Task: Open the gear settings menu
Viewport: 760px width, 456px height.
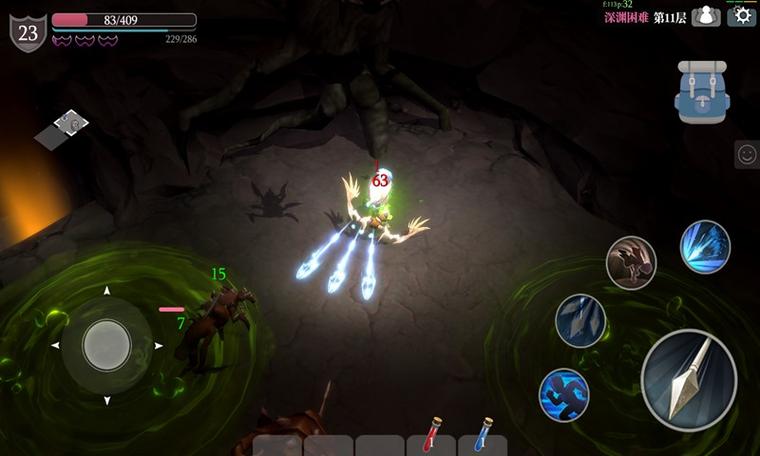Action: click(741, 15)
